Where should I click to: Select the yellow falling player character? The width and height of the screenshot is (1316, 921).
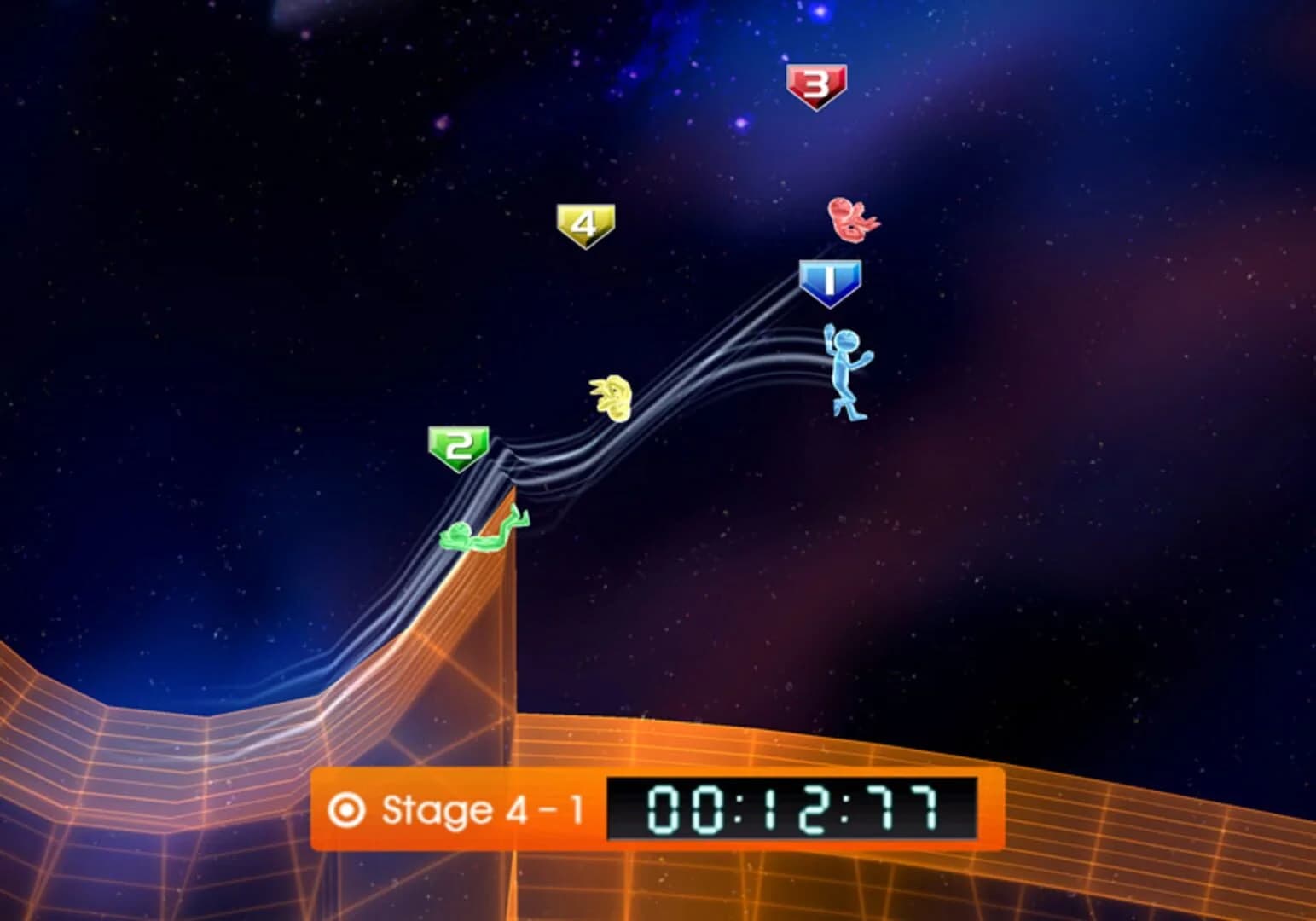tap(611, 397)
